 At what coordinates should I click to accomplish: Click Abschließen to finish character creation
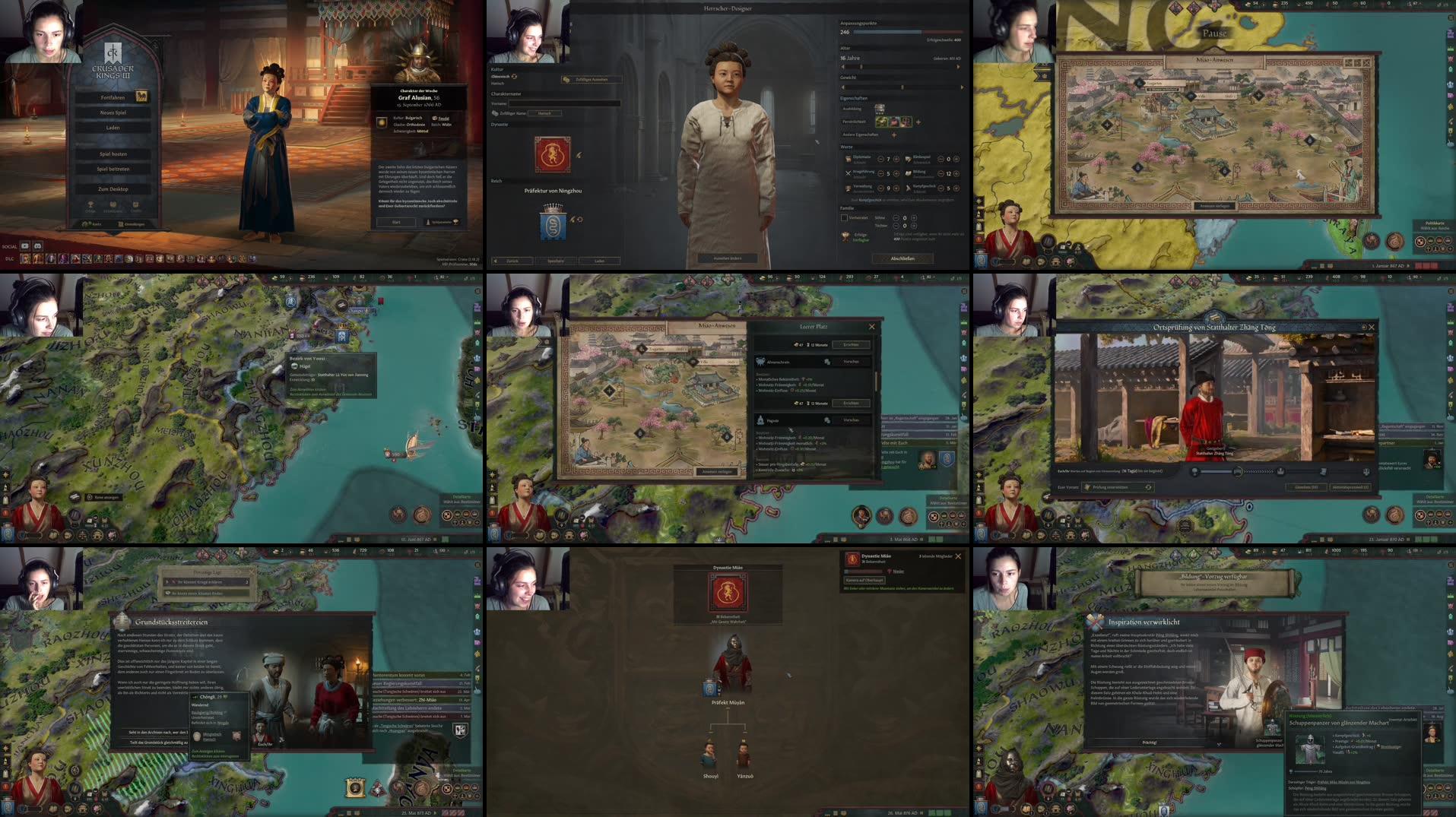903,258
